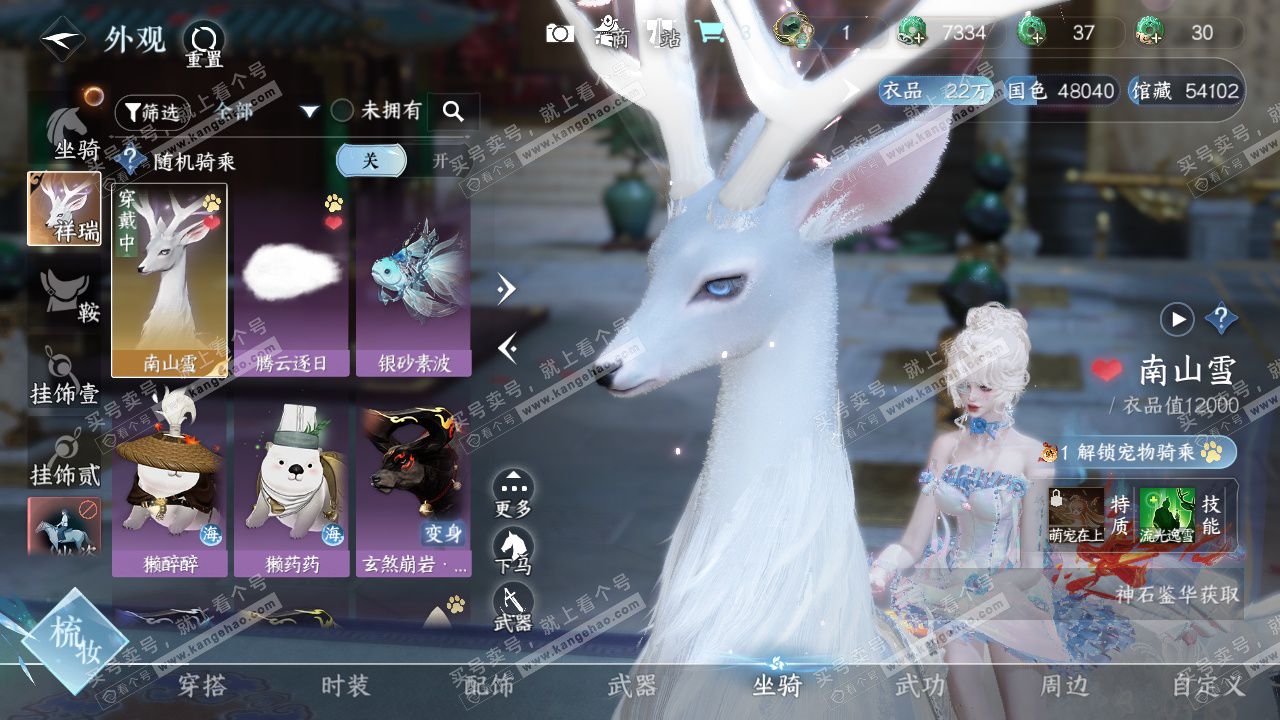Viewport: 1280px width, 720px height.
Task: Open the magnifier search
Action: tap(453, 111)
